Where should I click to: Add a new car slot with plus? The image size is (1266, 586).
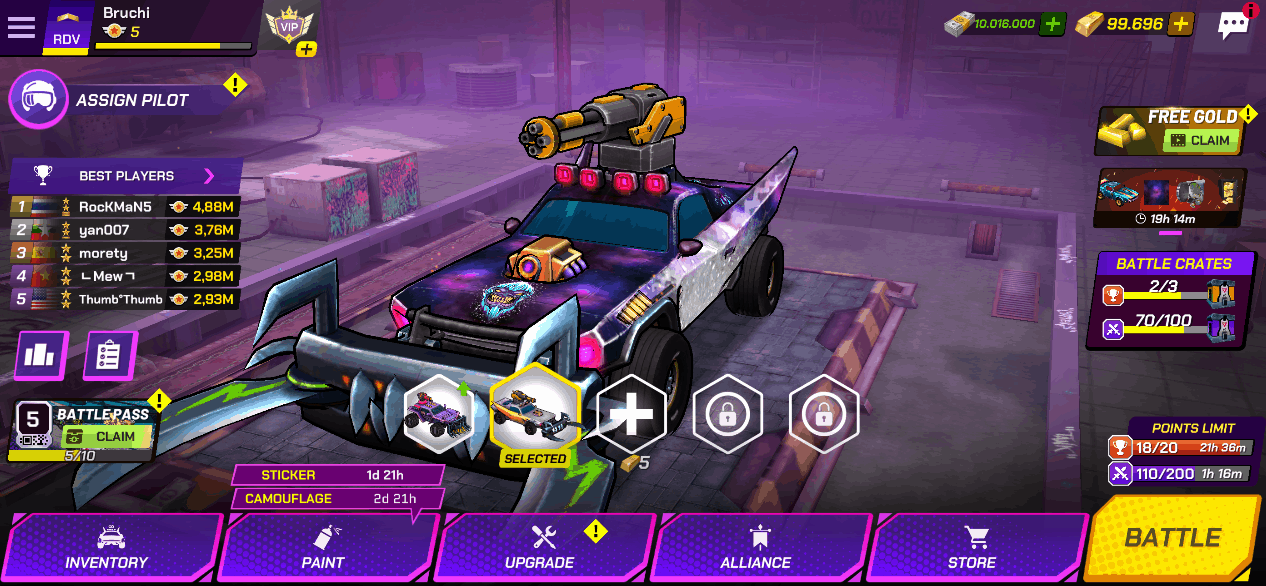pyautogui.click(x=632, y=414)
